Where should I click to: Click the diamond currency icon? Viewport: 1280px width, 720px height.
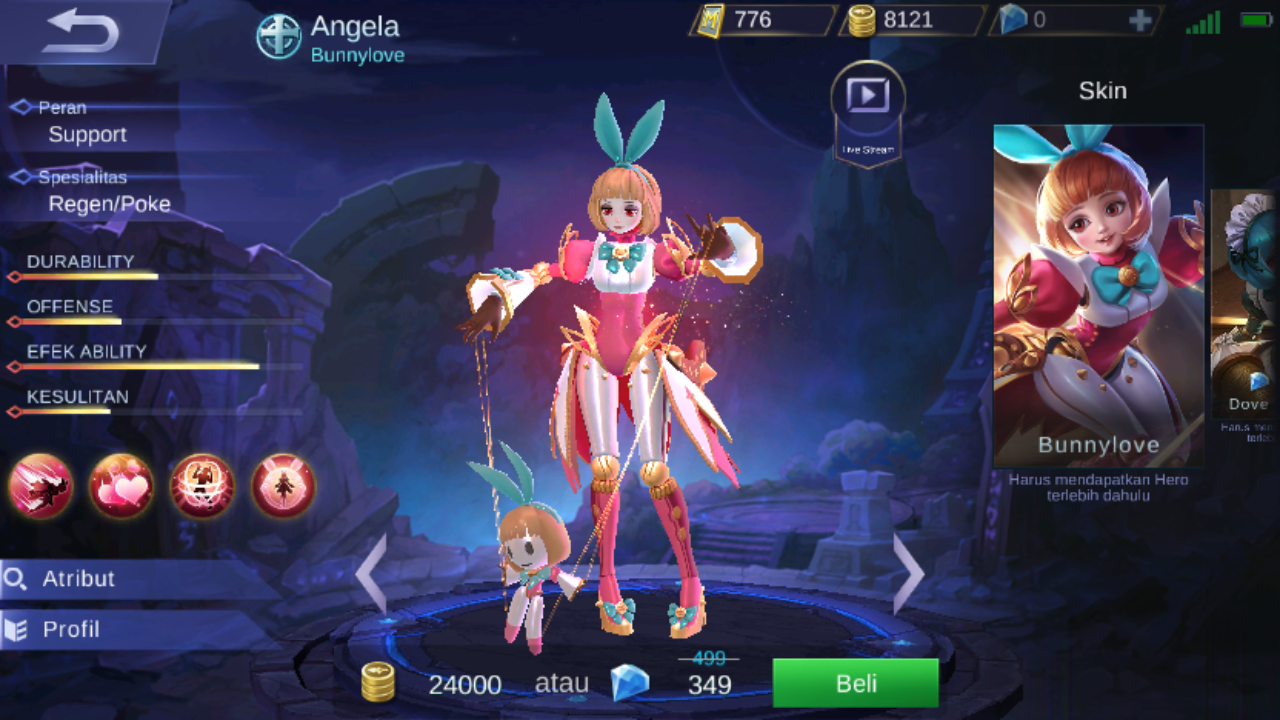pyautogui.click(x=1013, y=18)
